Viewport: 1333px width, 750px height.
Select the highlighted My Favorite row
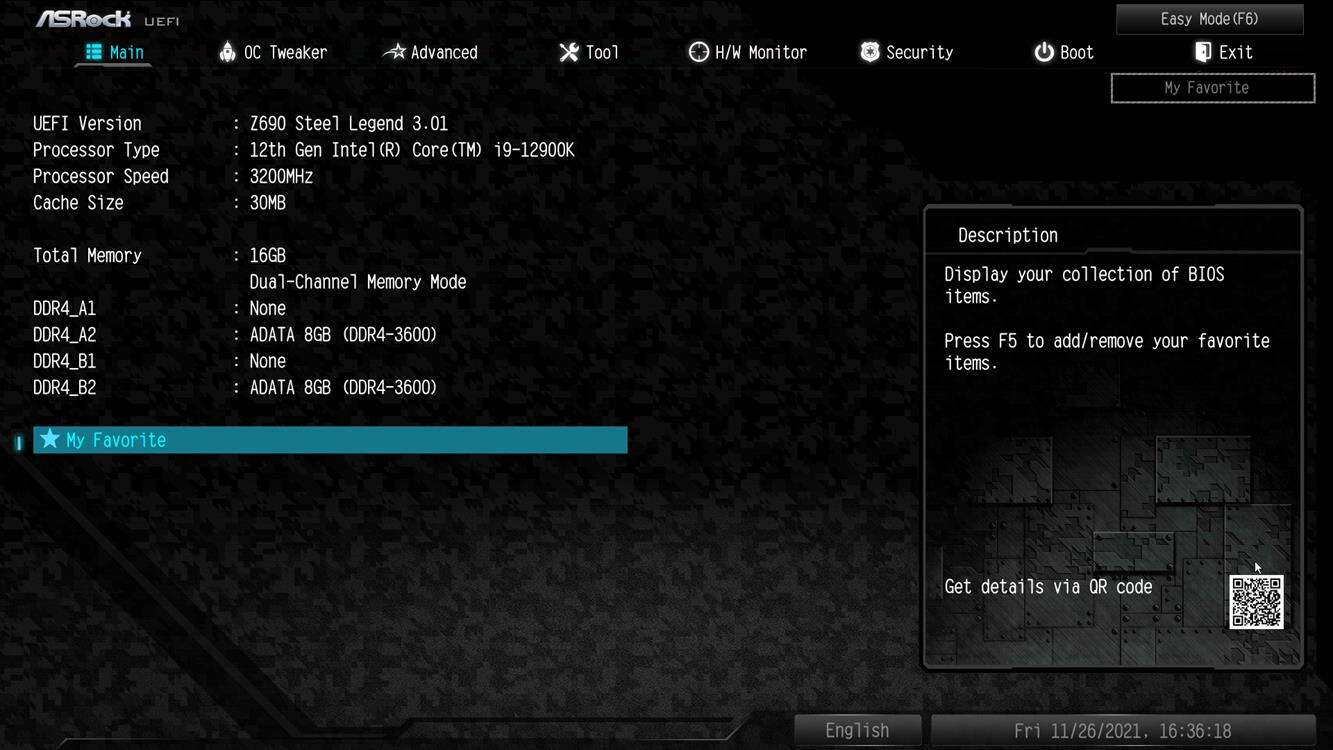click(x=330, y=439)
